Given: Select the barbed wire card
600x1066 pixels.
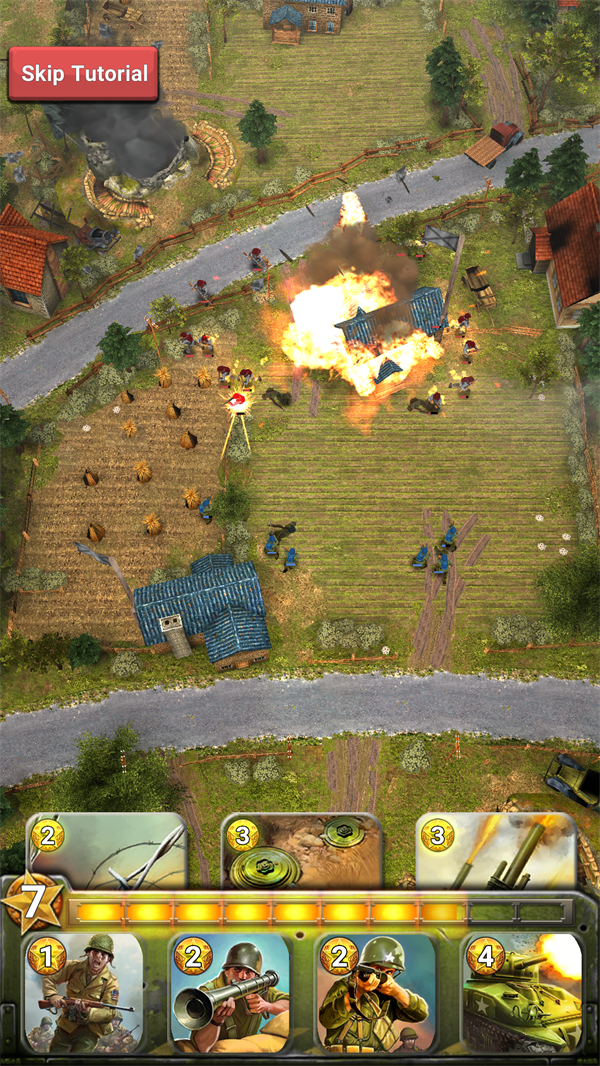Looking at the screenshot, I should [x=108, y=851].
